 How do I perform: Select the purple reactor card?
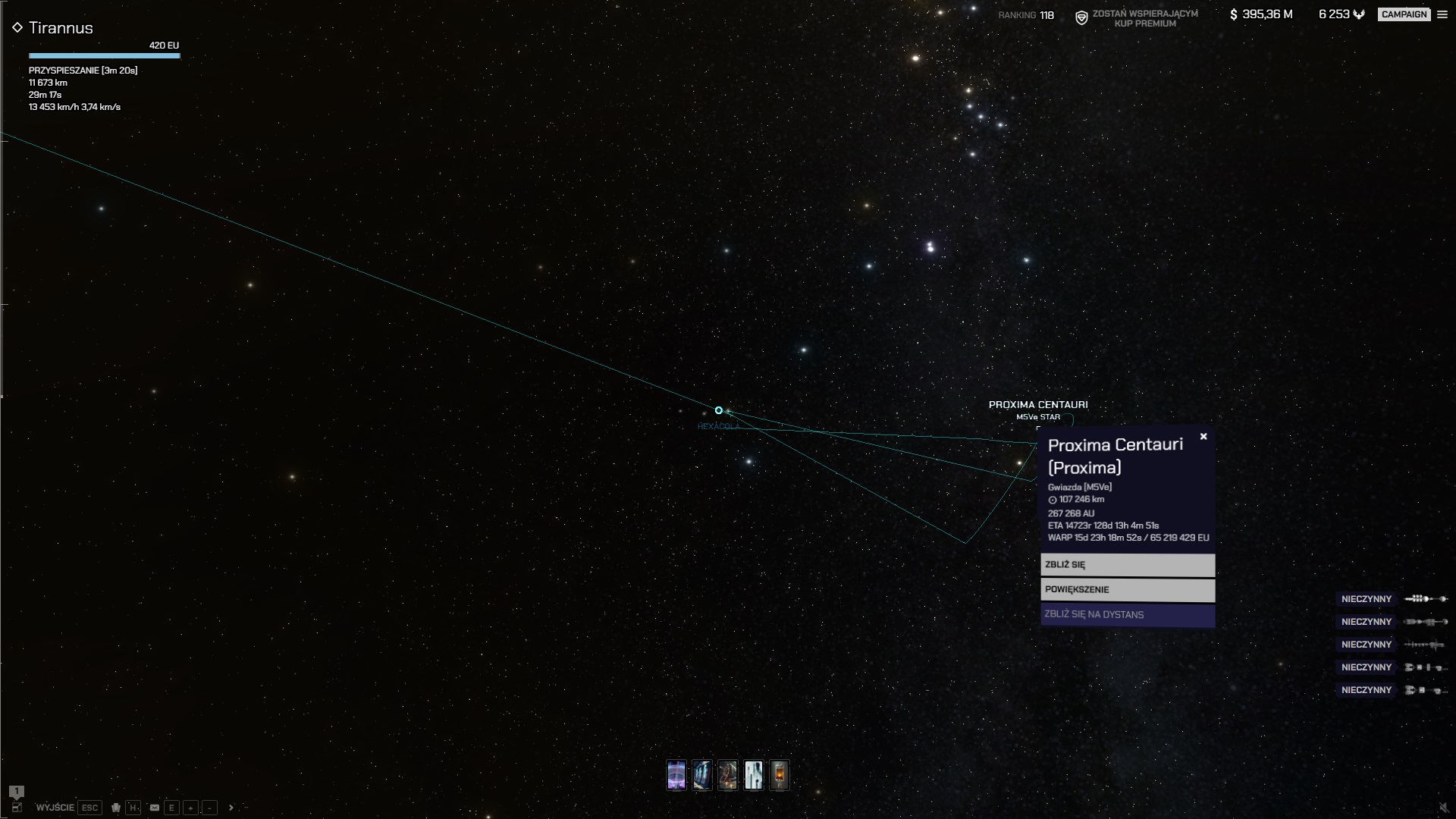[x=676, y=776]
